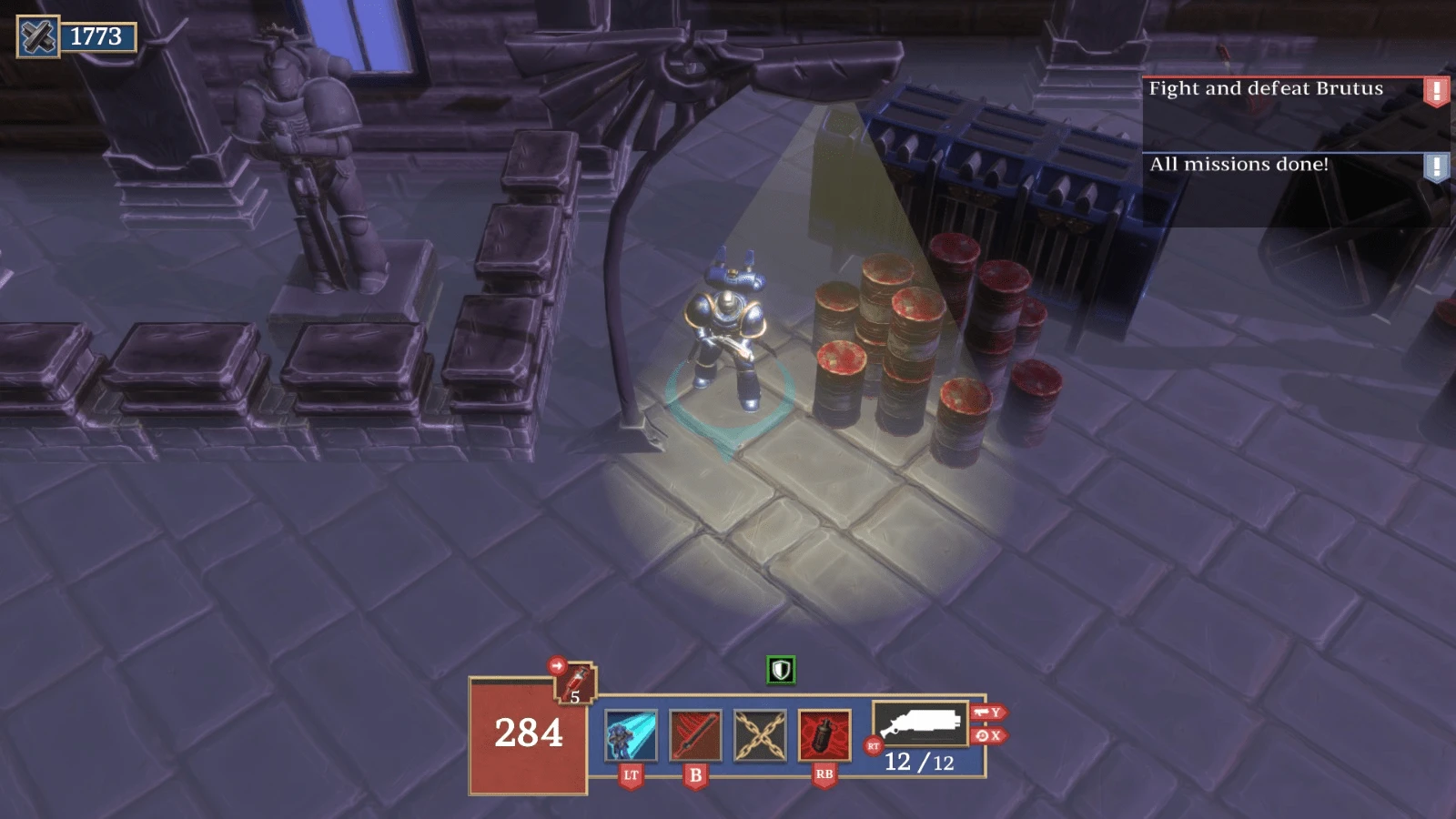Activate the blue dash ability
The height and width of the screenshot is (819, 1456).
click(x=631, y=734)
